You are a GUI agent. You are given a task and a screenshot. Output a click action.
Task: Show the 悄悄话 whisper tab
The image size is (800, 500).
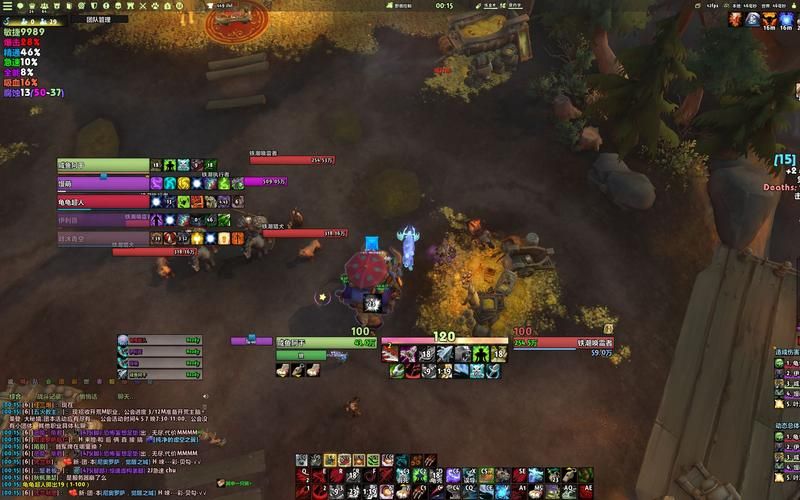point(89,396)
